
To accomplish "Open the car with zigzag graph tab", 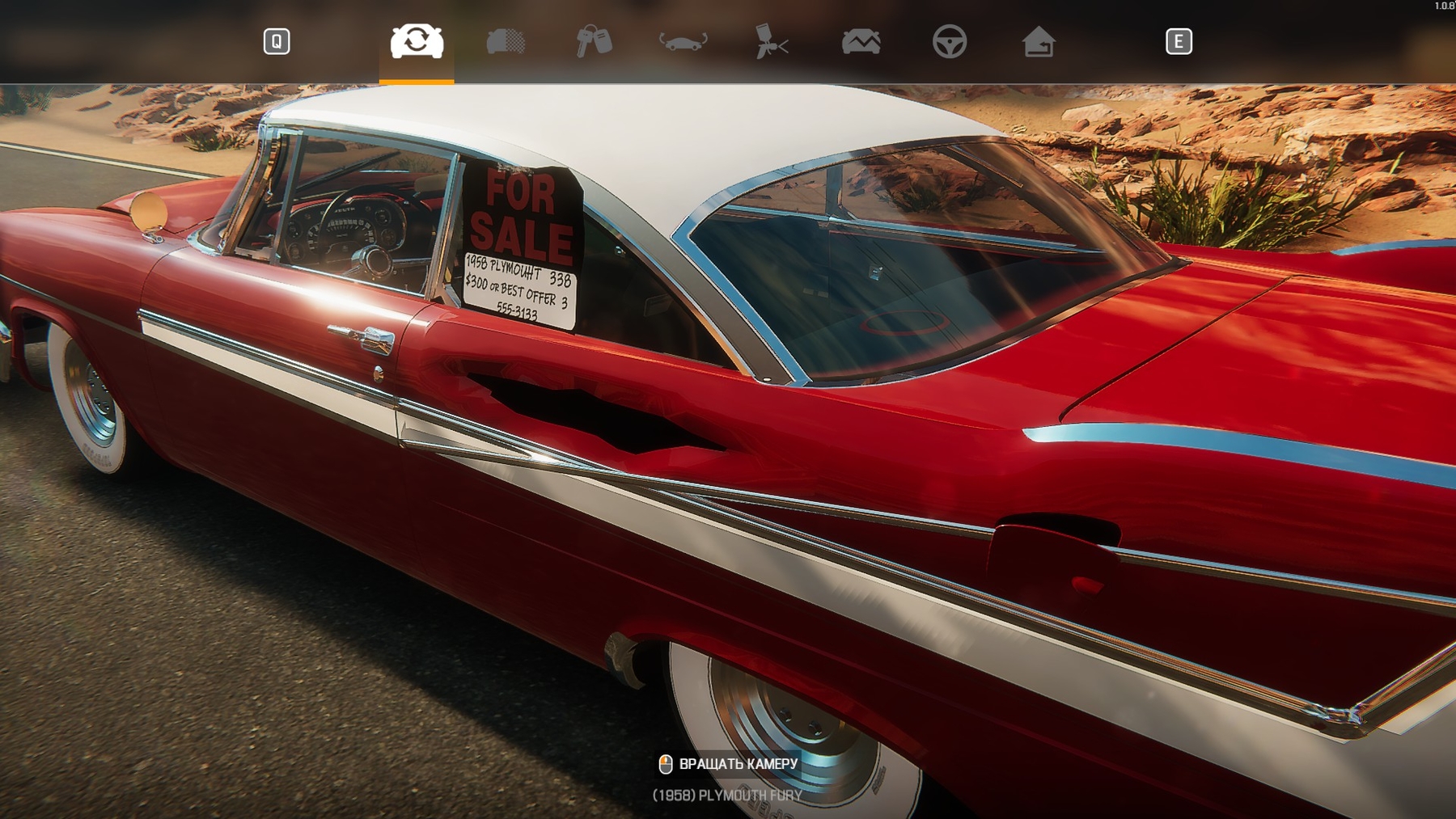I will (x=861, y=41).
